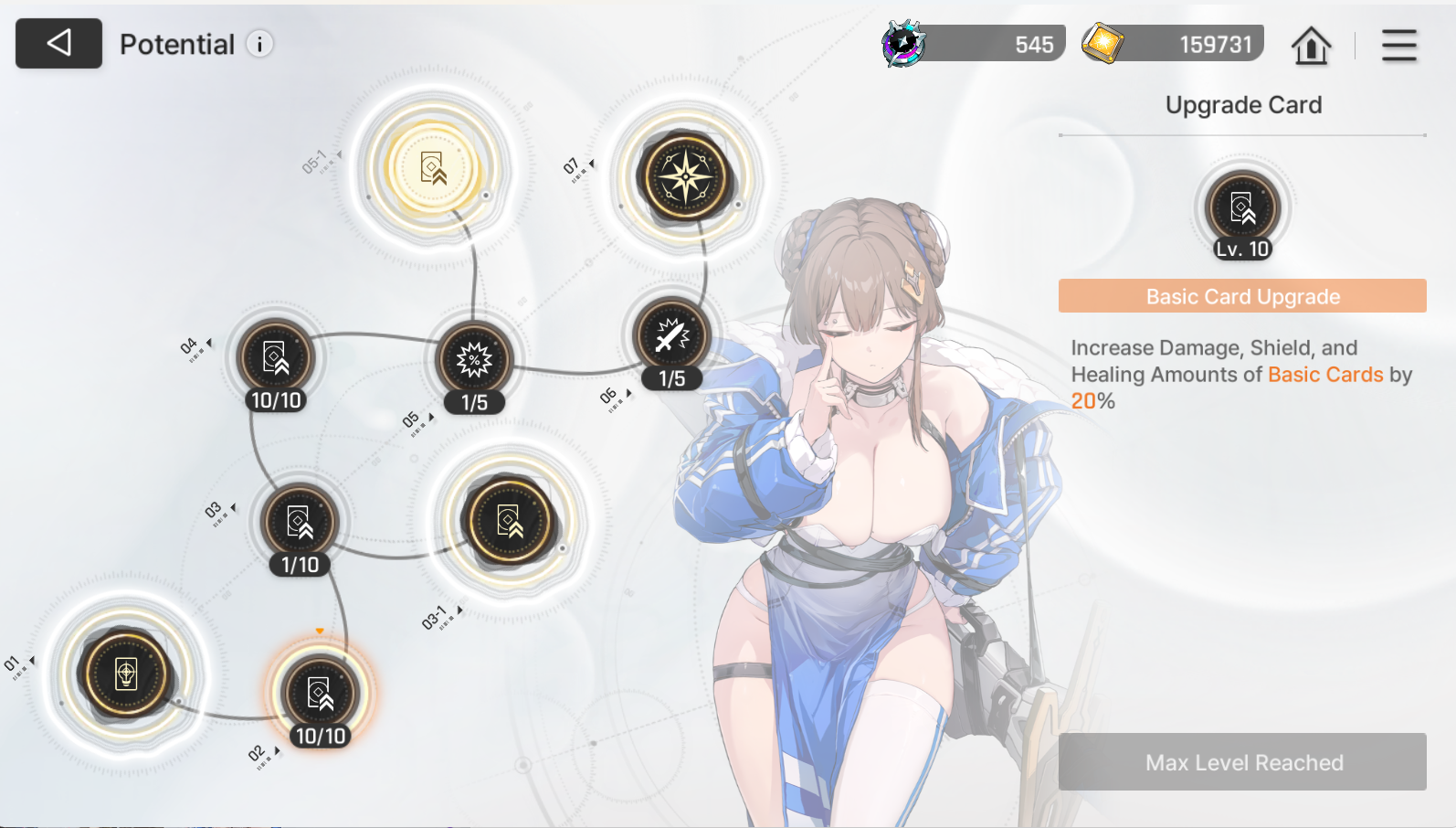Open the hamburger menu

1398,45
